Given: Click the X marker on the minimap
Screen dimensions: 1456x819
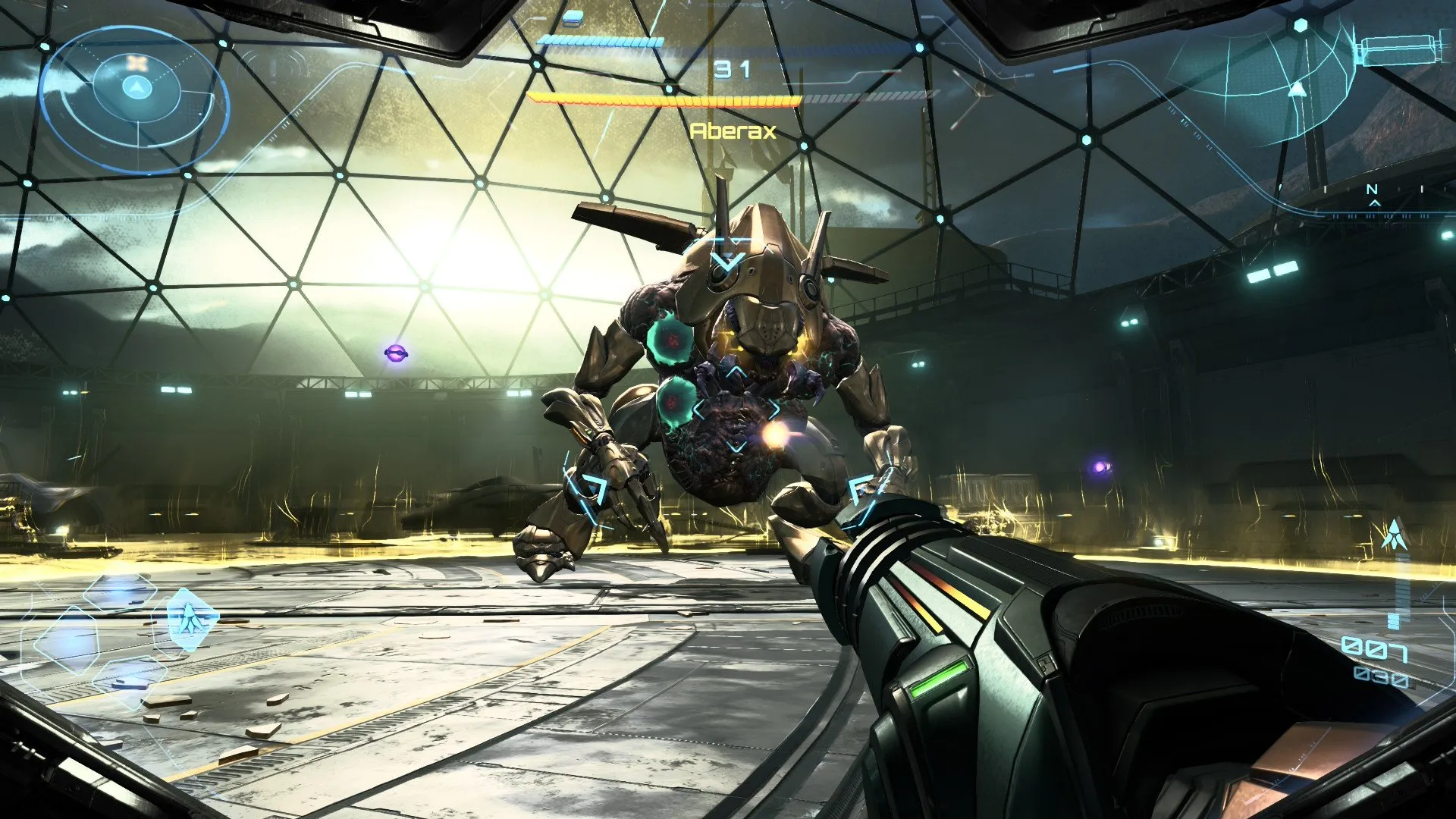Looking at the screenshot, I should click(136, 64).
